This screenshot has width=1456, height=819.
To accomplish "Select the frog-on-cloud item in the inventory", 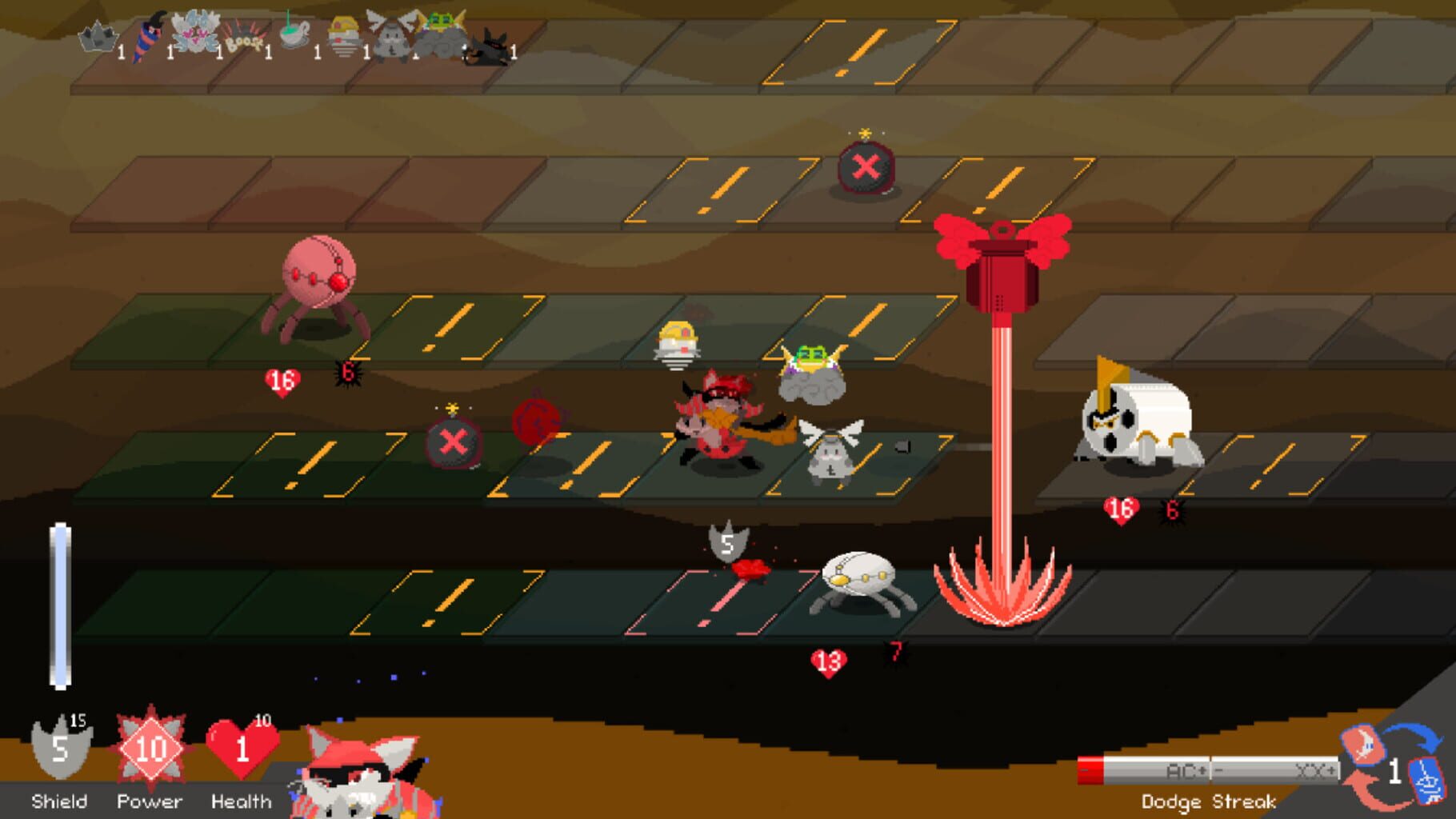I will (x=441, y=32).
